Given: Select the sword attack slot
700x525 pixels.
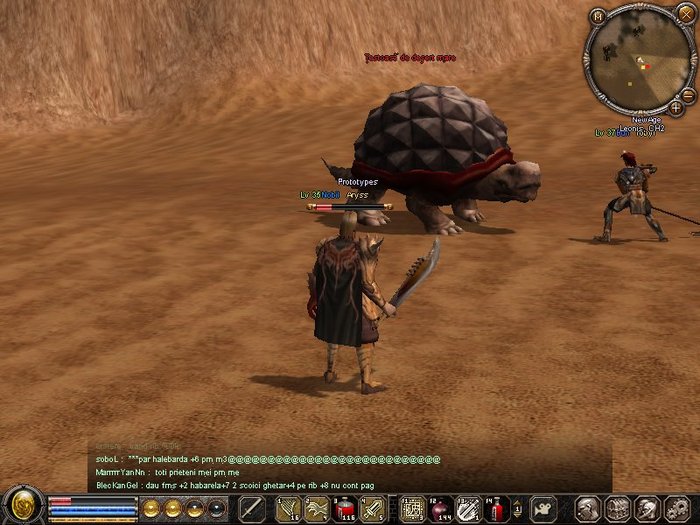Looking at the screenshot, I should pyautogui.click(x=252, y=508).
